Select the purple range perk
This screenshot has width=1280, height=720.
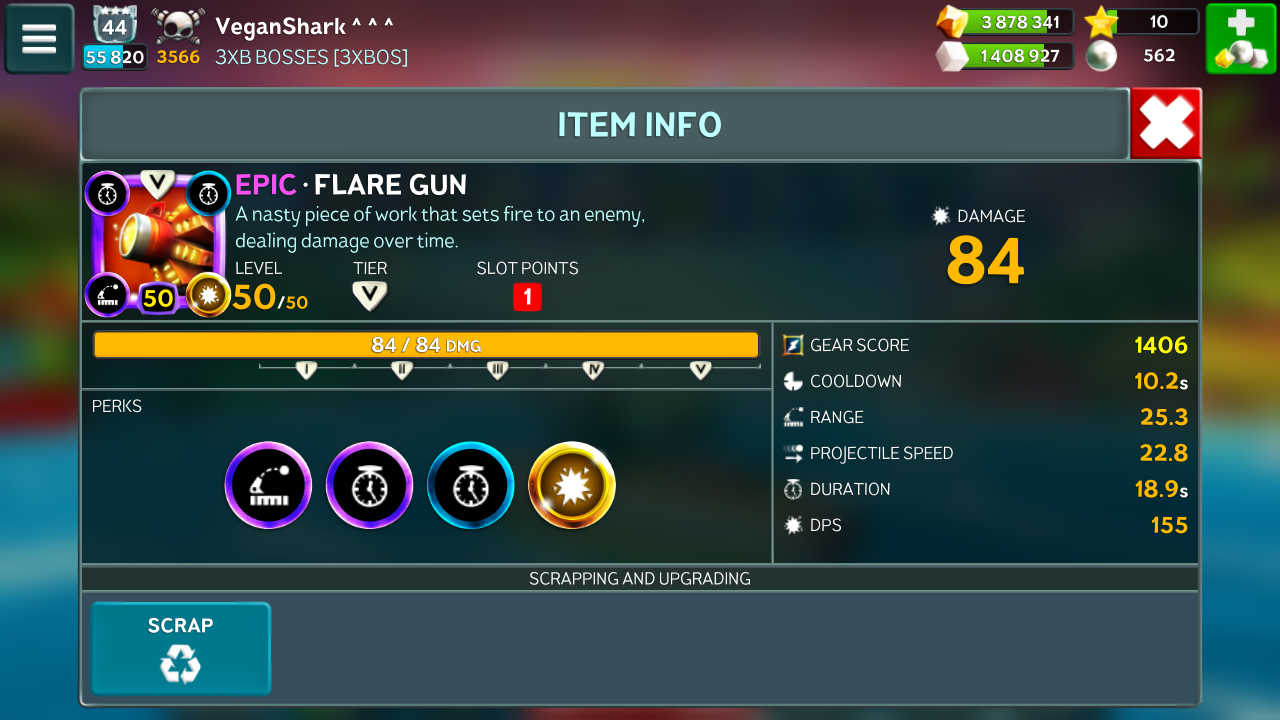(x=268, y=486)
